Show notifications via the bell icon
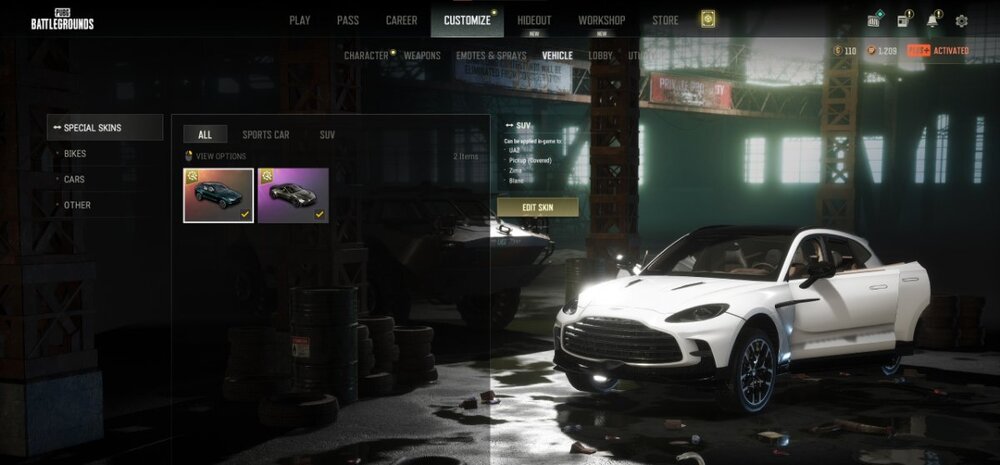 pos(932,20)
